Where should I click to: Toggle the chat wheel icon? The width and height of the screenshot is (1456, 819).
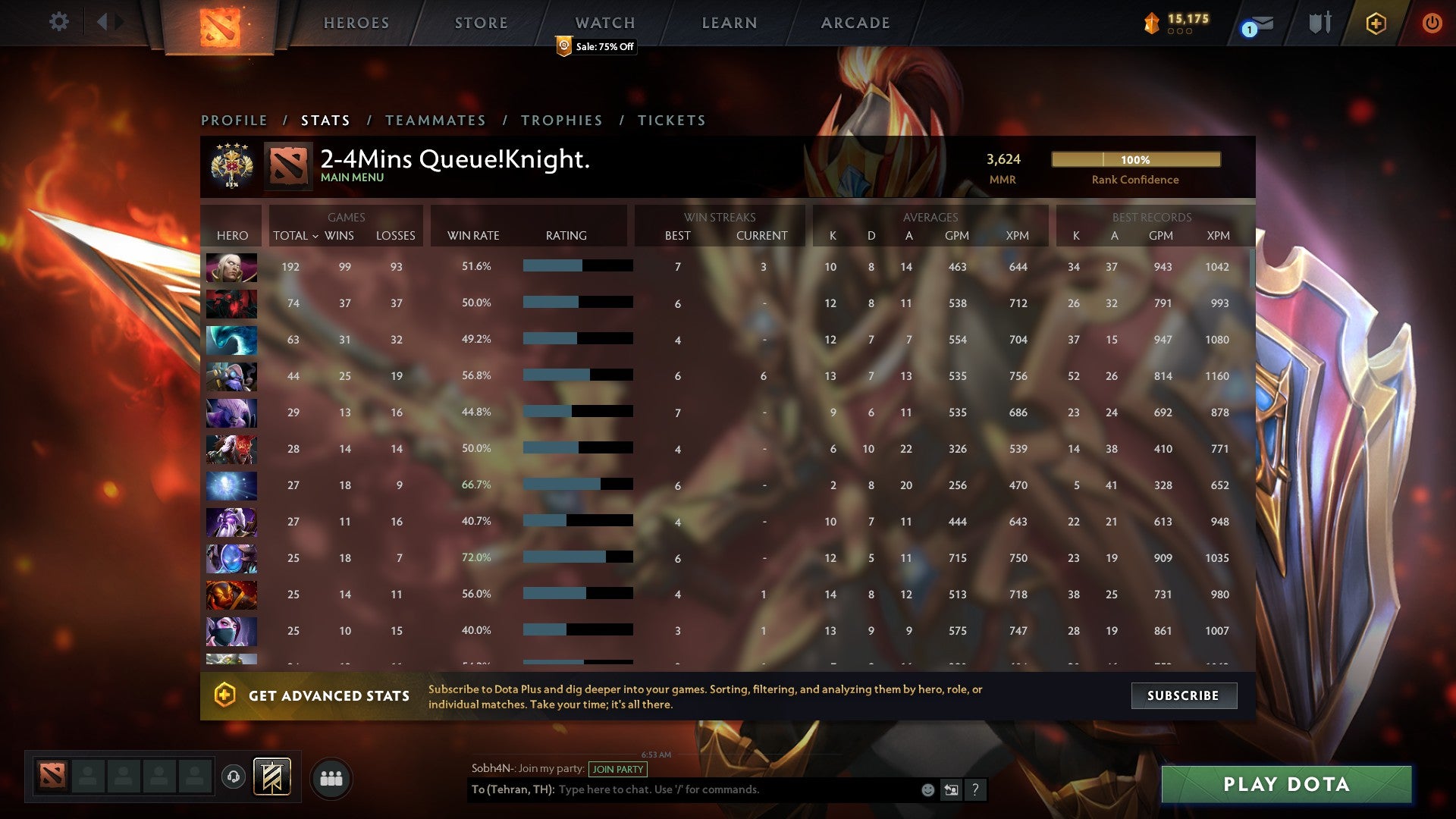pos(951,789)
